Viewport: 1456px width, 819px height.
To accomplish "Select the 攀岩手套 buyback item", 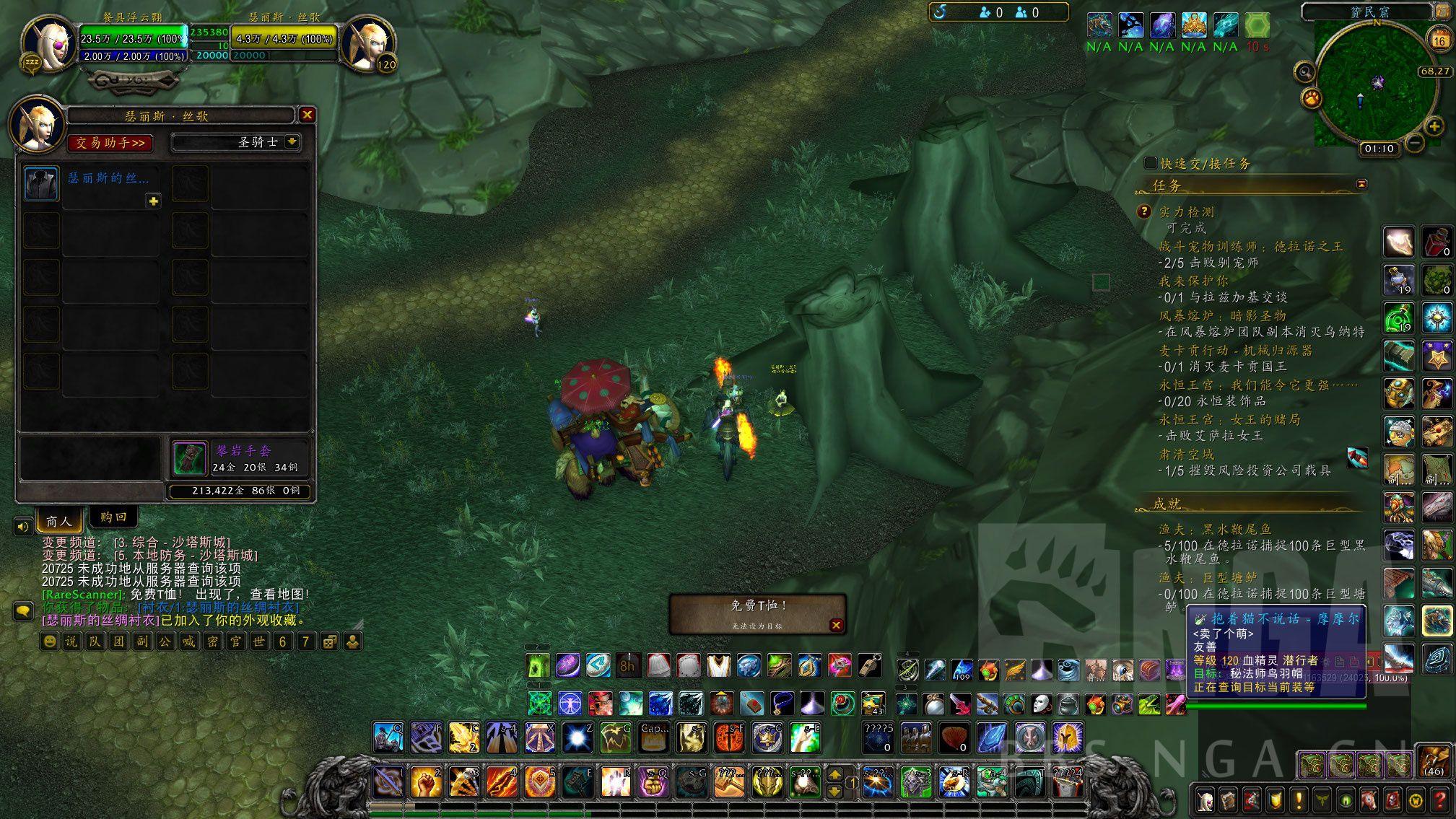I will [x=190, y=458].
